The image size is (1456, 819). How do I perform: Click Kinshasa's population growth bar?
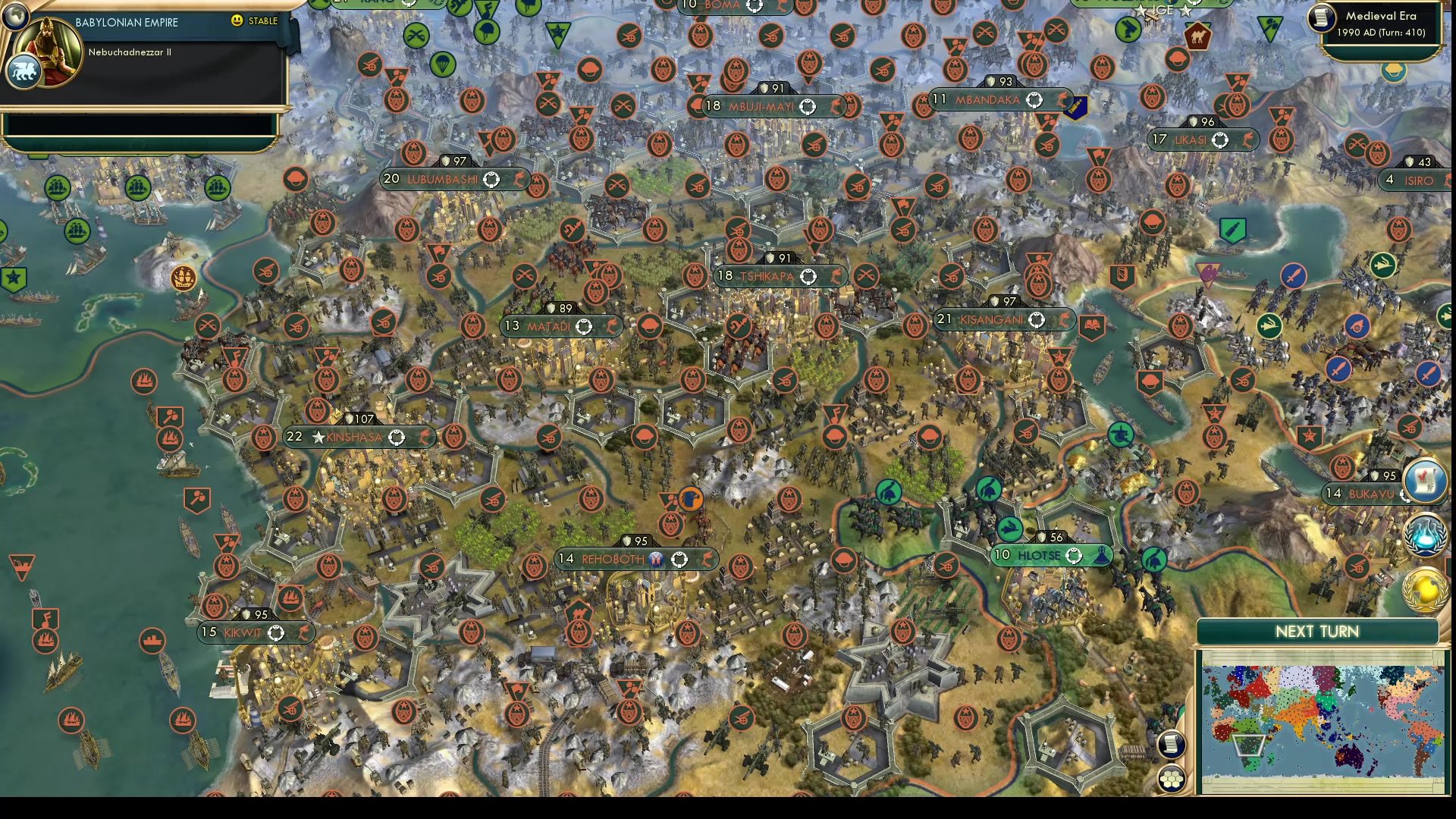click(295, 437)
